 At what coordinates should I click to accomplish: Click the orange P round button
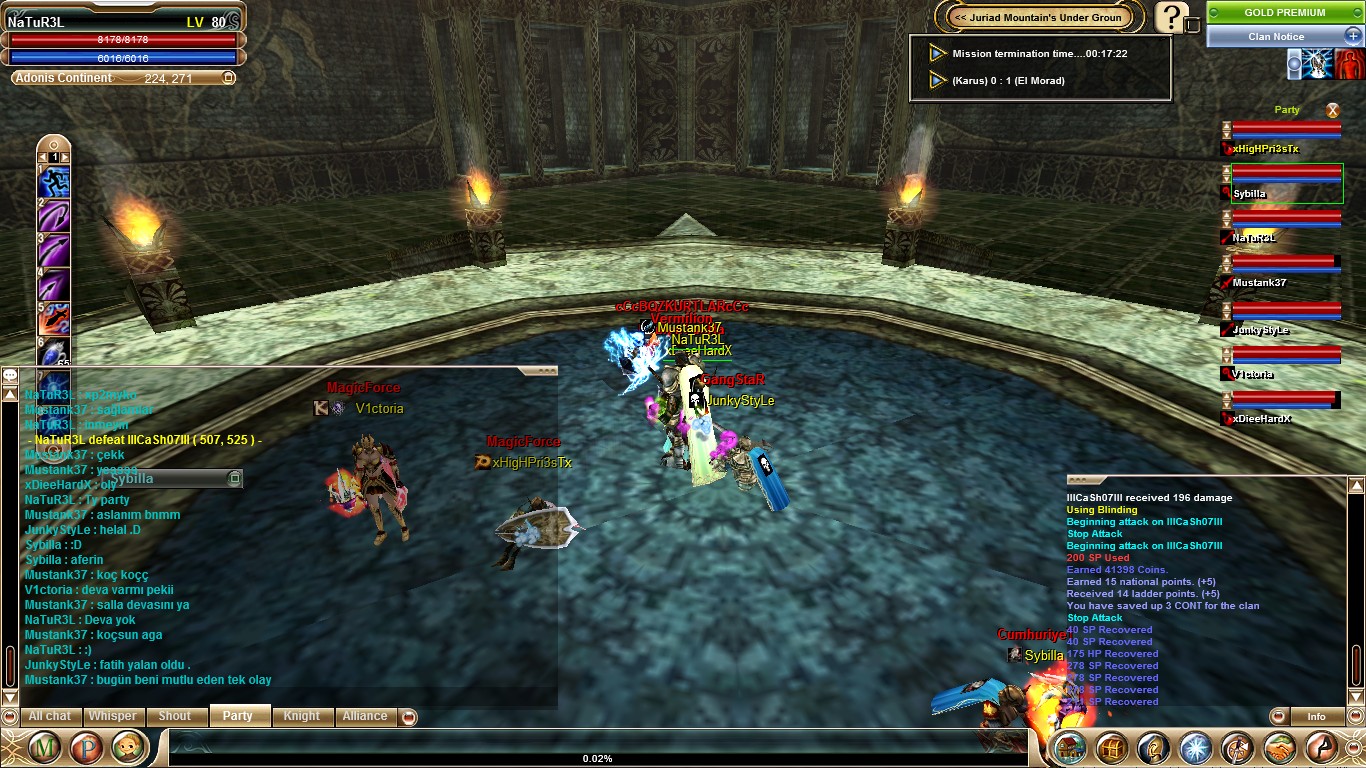pyautogui.click(x=87, y=747)
